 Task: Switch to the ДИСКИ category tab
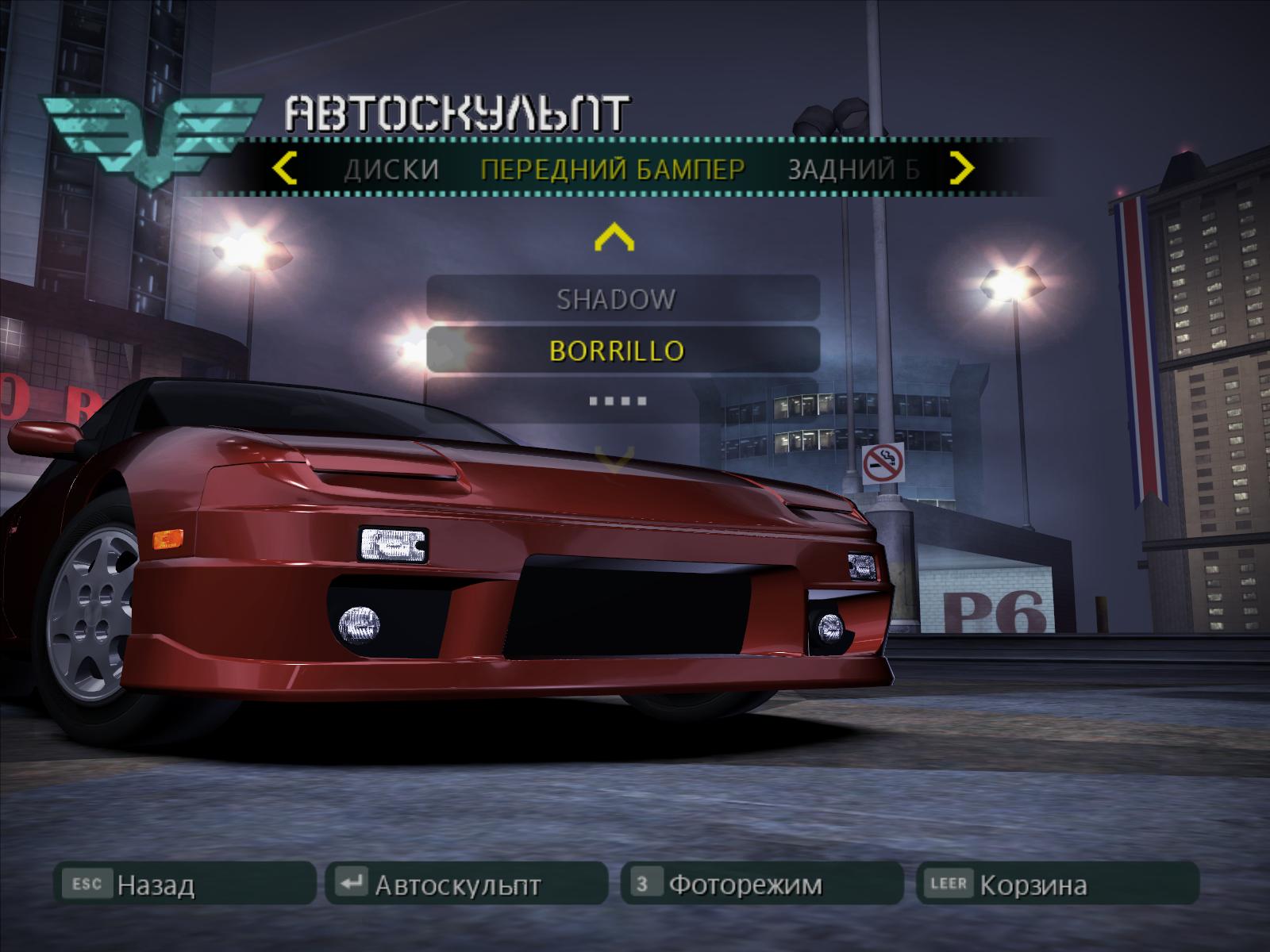391,169
